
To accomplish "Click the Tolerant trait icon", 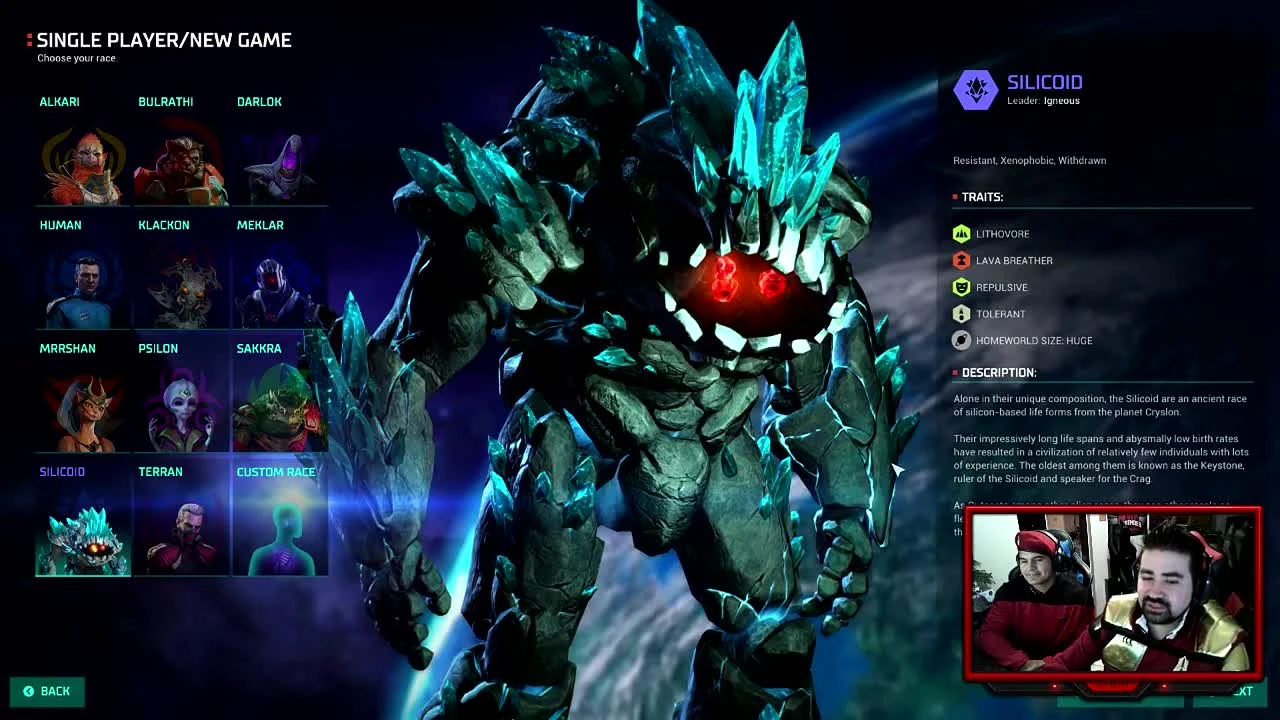I will [961, 313].
